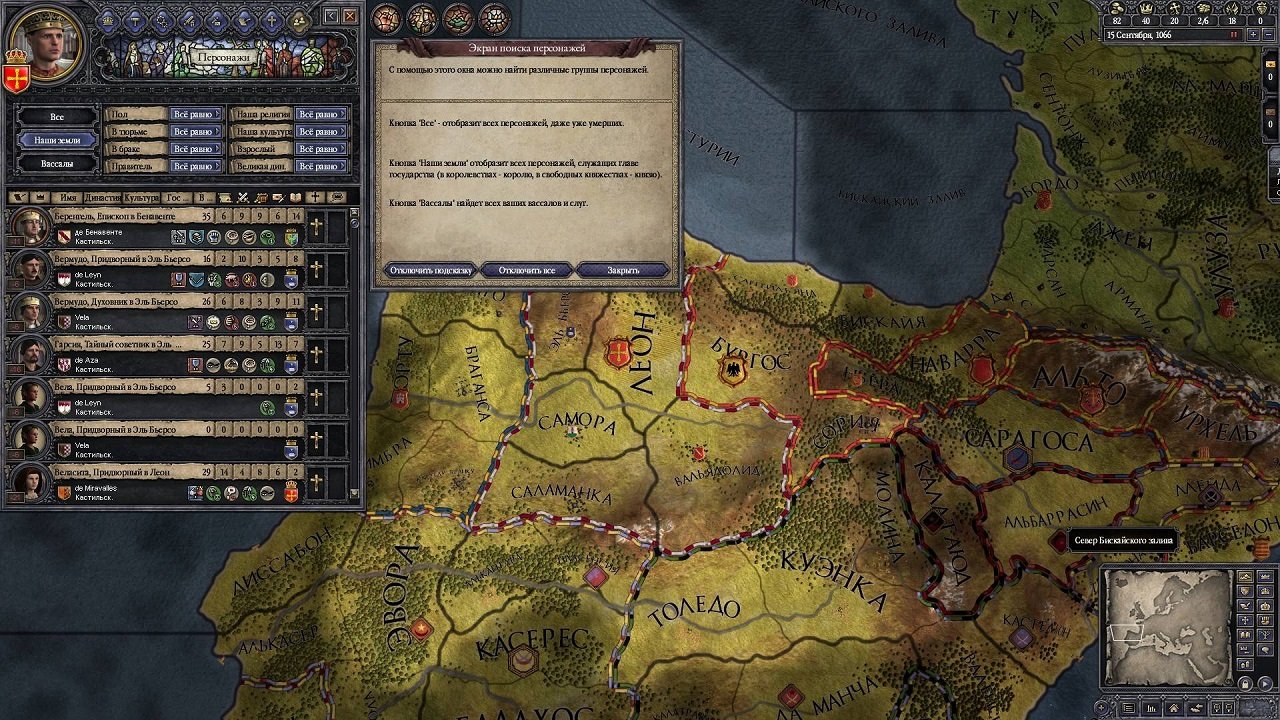Screen dimensions: 1280x720
Task: Click the gold coins treasury icon
Action: coord(1118,9)
